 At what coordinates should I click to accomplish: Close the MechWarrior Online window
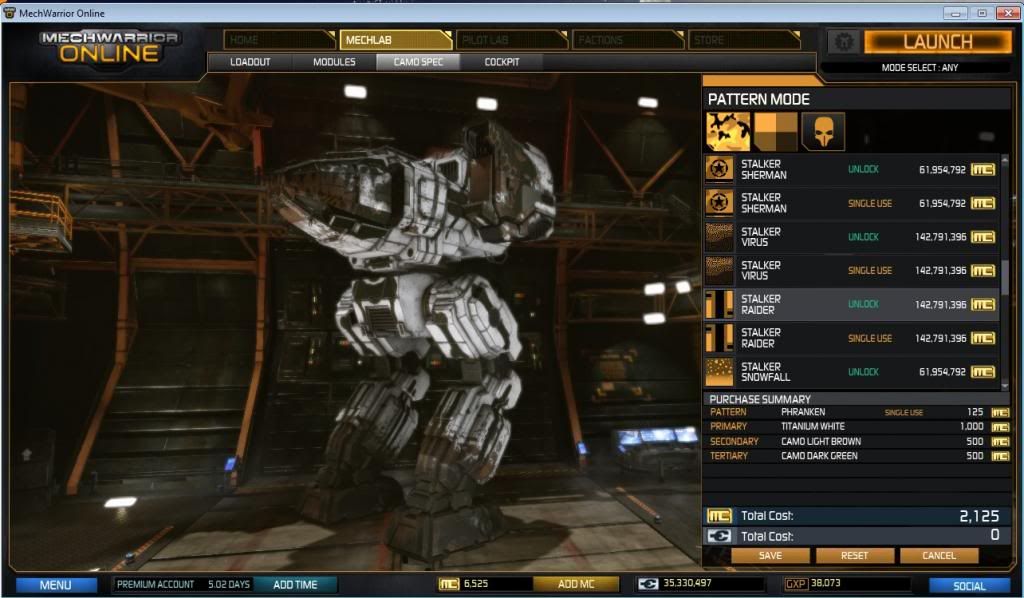1003,12
